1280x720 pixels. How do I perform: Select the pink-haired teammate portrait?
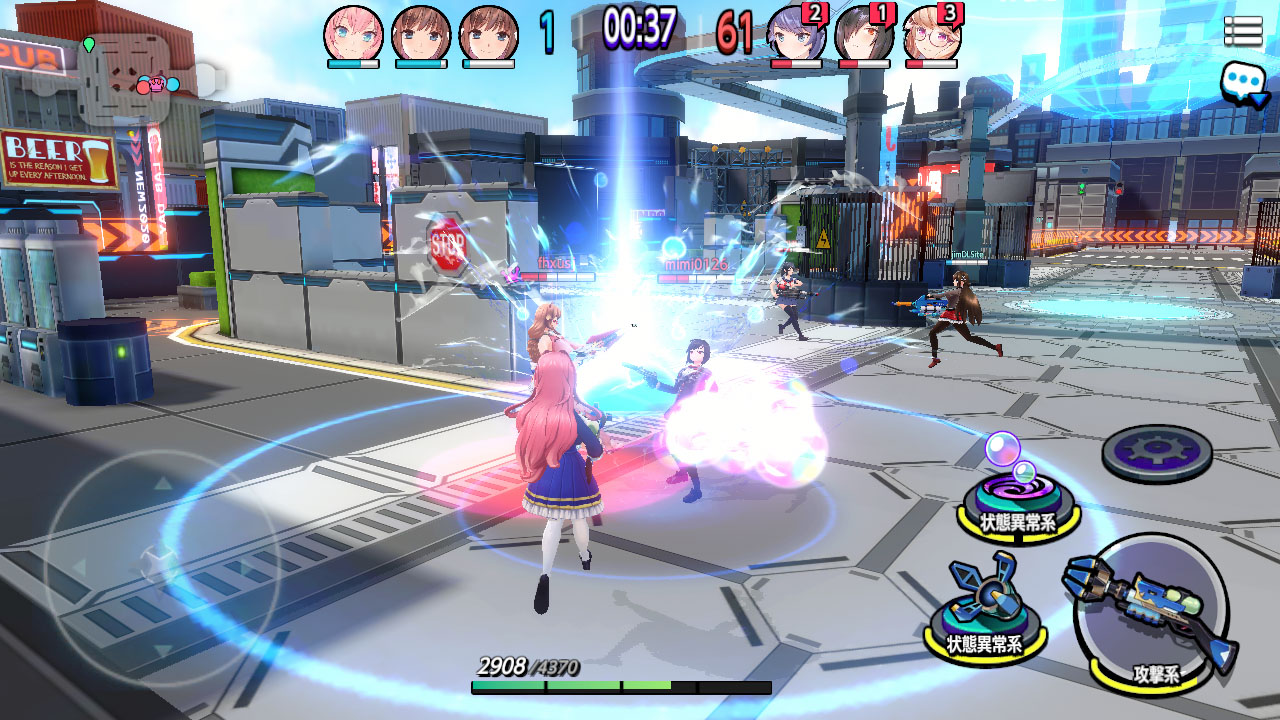353,33
